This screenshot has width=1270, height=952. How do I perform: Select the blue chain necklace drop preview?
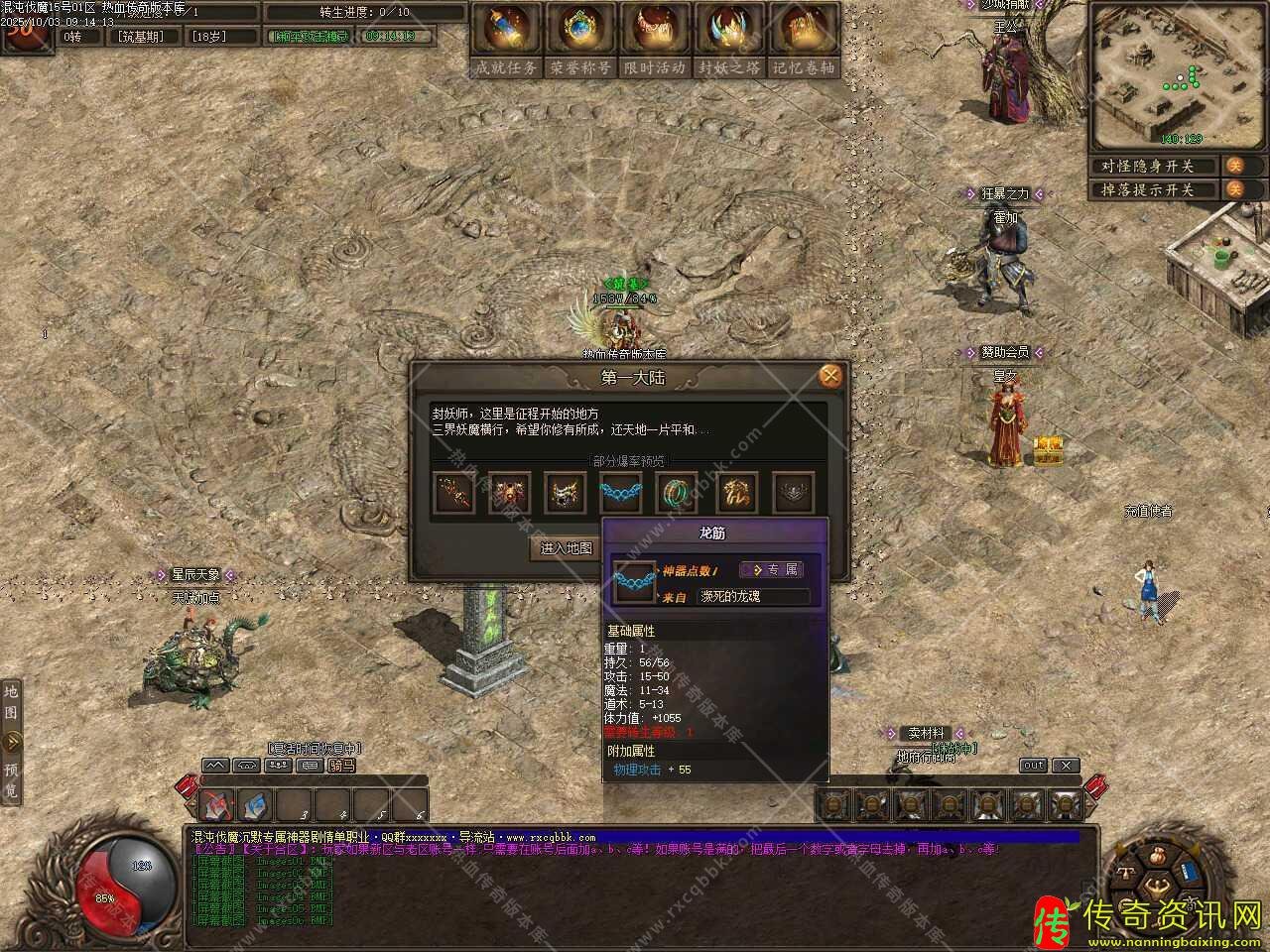tap(621, 493)
